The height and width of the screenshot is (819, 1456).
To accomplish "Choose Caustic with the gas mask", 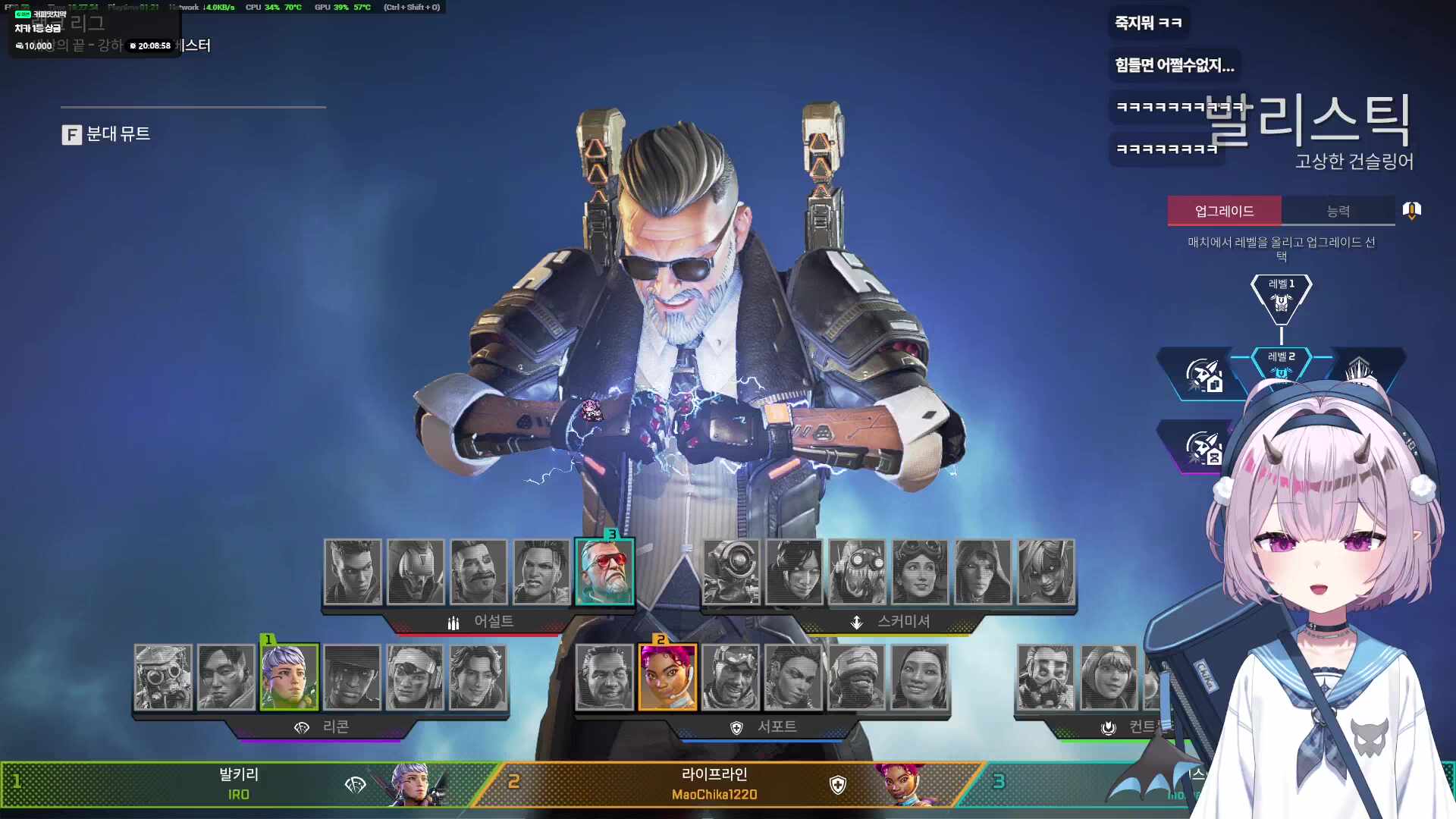I will point(1046,677).
